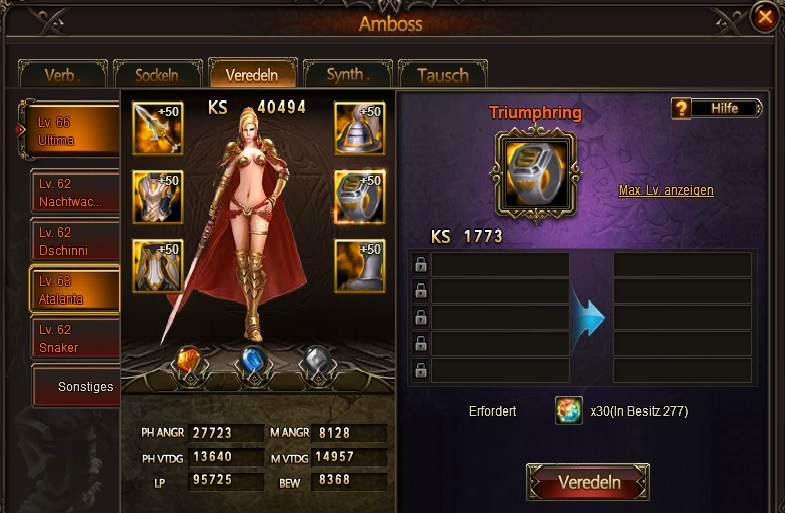Open the Tausch tab

point(442,75)
